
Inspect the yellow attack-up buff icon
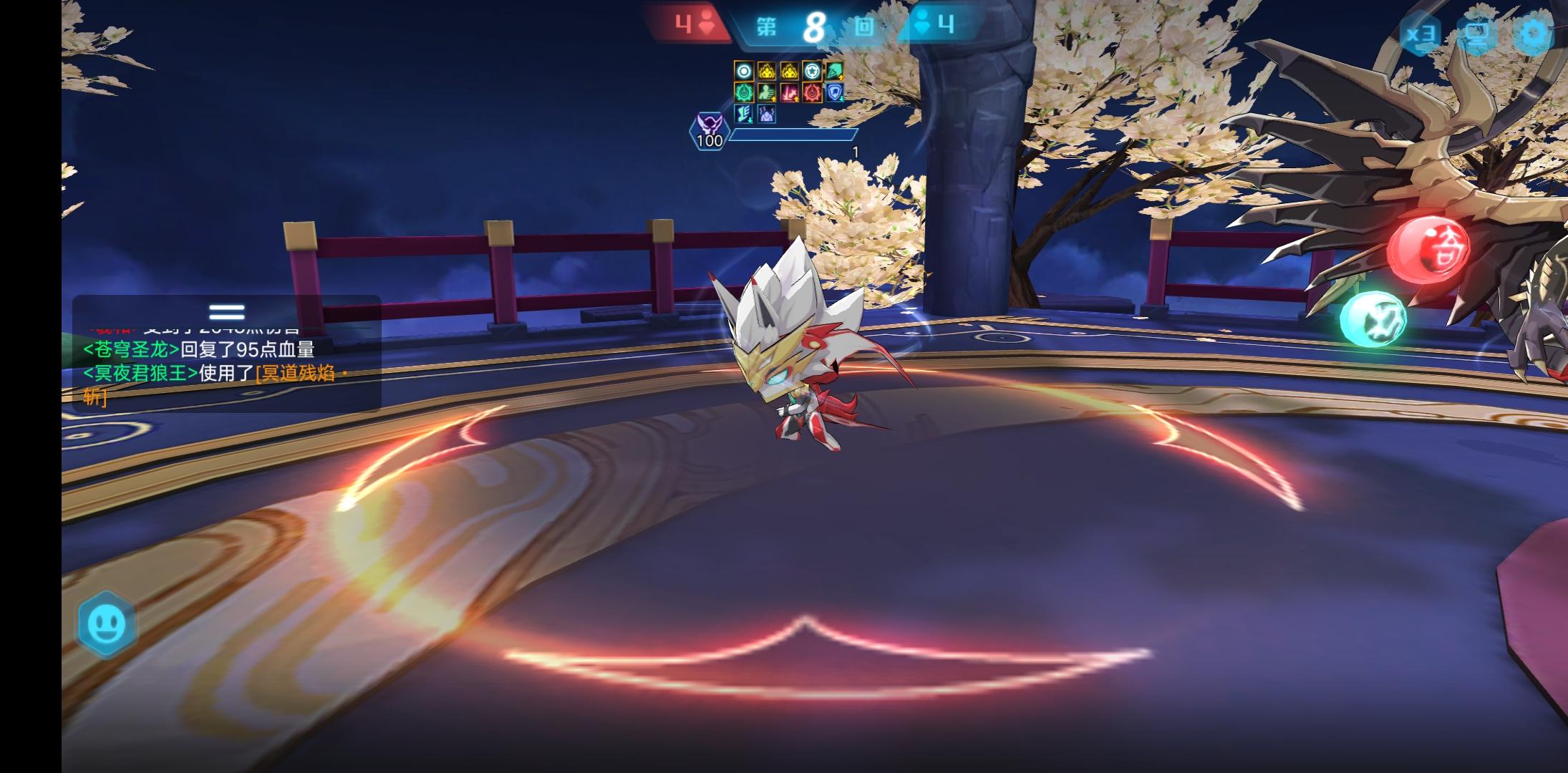click(767, 71)
